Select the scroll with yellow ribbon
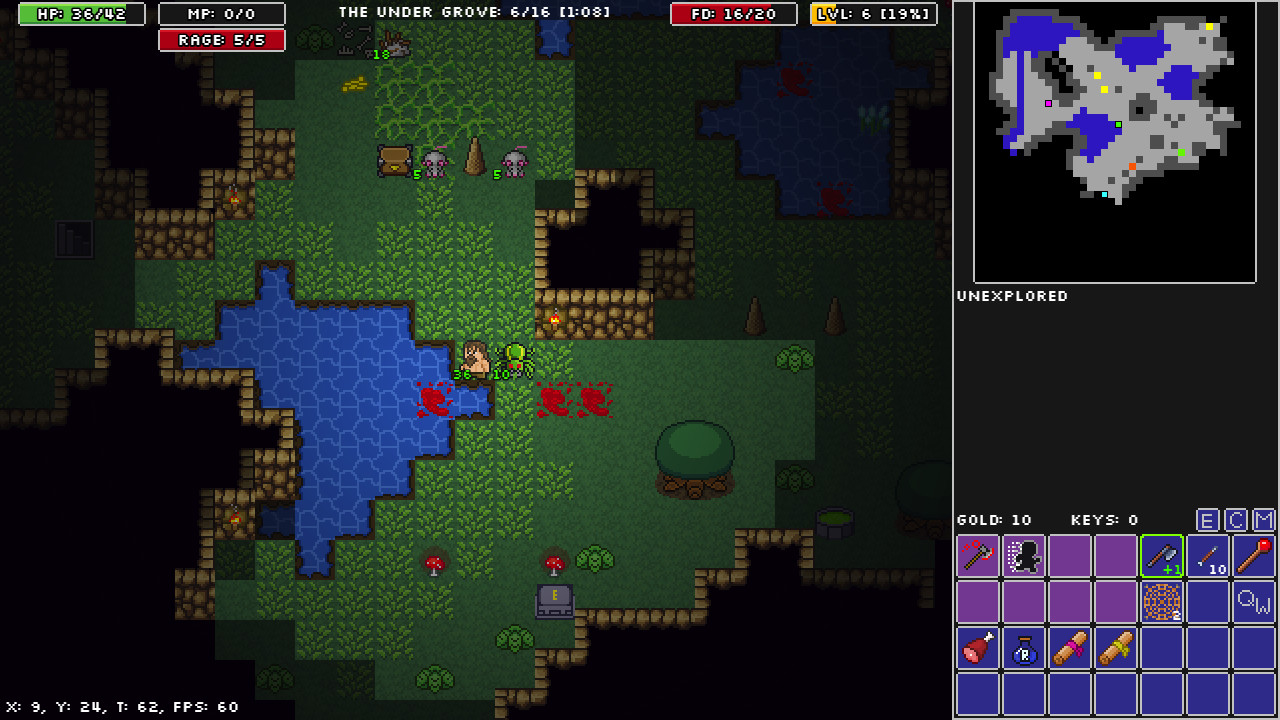 [1116, 648]
